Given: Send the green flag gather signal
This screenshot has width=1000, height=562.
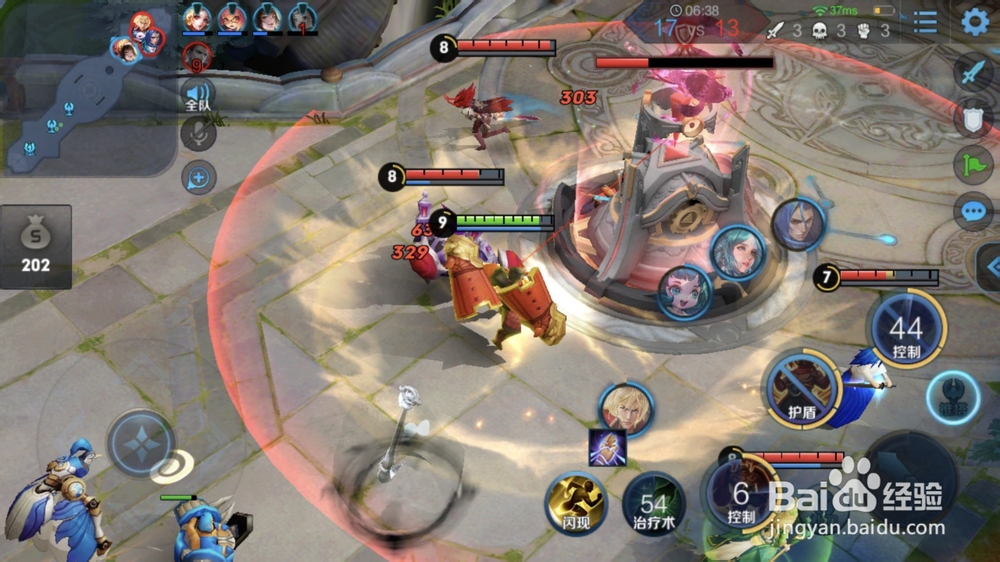Looking at the screenshot, I should (973, 164).
